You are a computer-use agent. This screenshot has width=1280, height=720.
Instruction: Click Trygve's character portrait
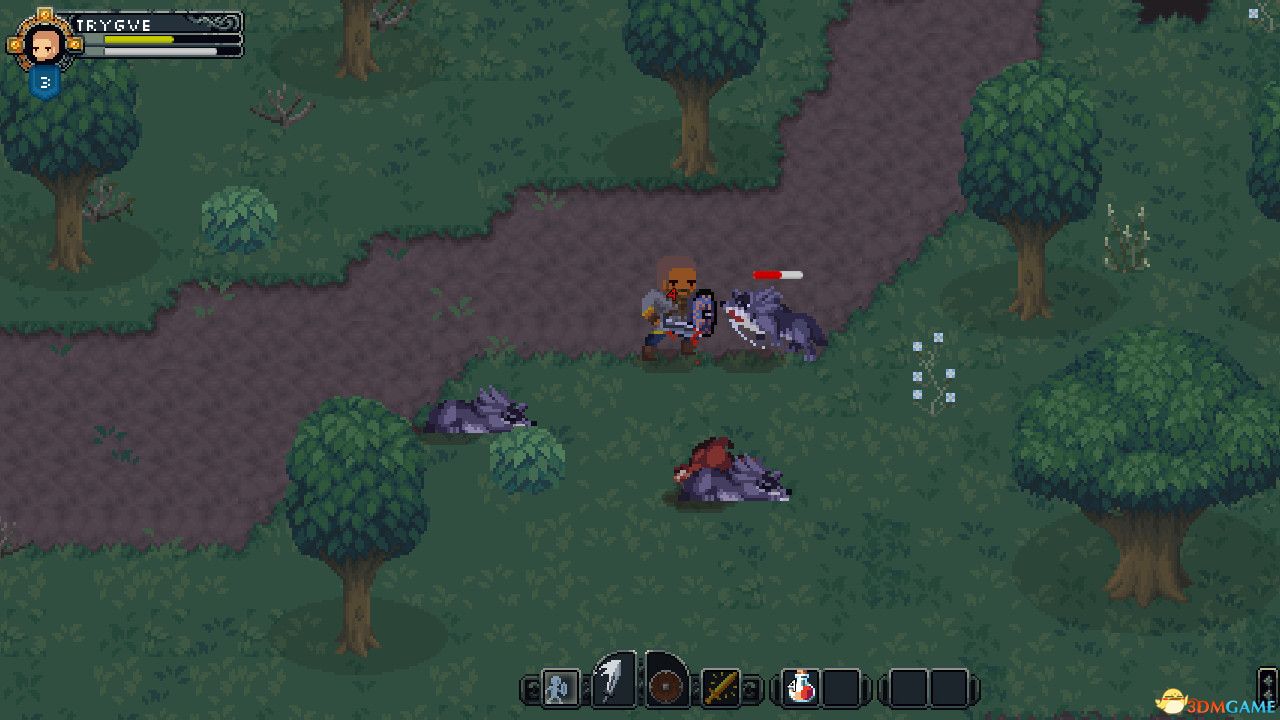(x=43, y=44)
